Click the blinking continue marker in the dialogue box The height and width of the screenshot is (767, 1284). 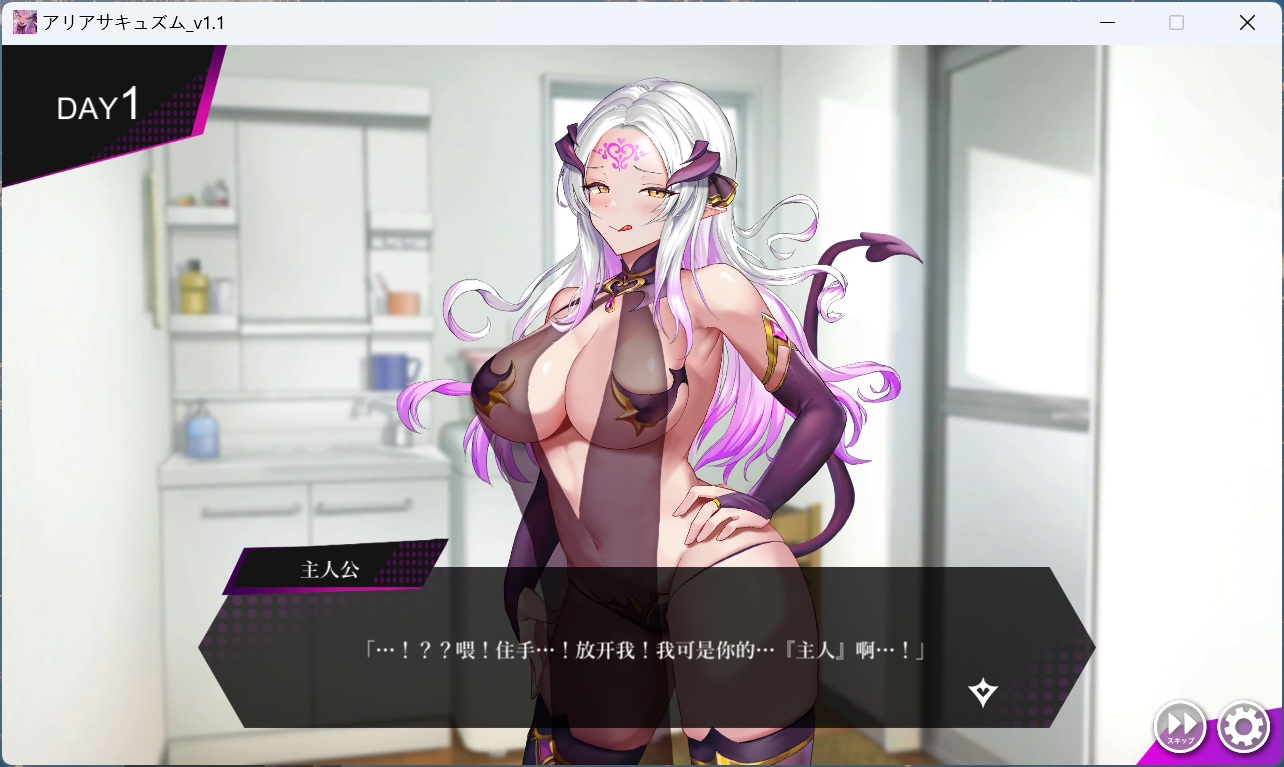pyautogui.click(x=982, y=692)
